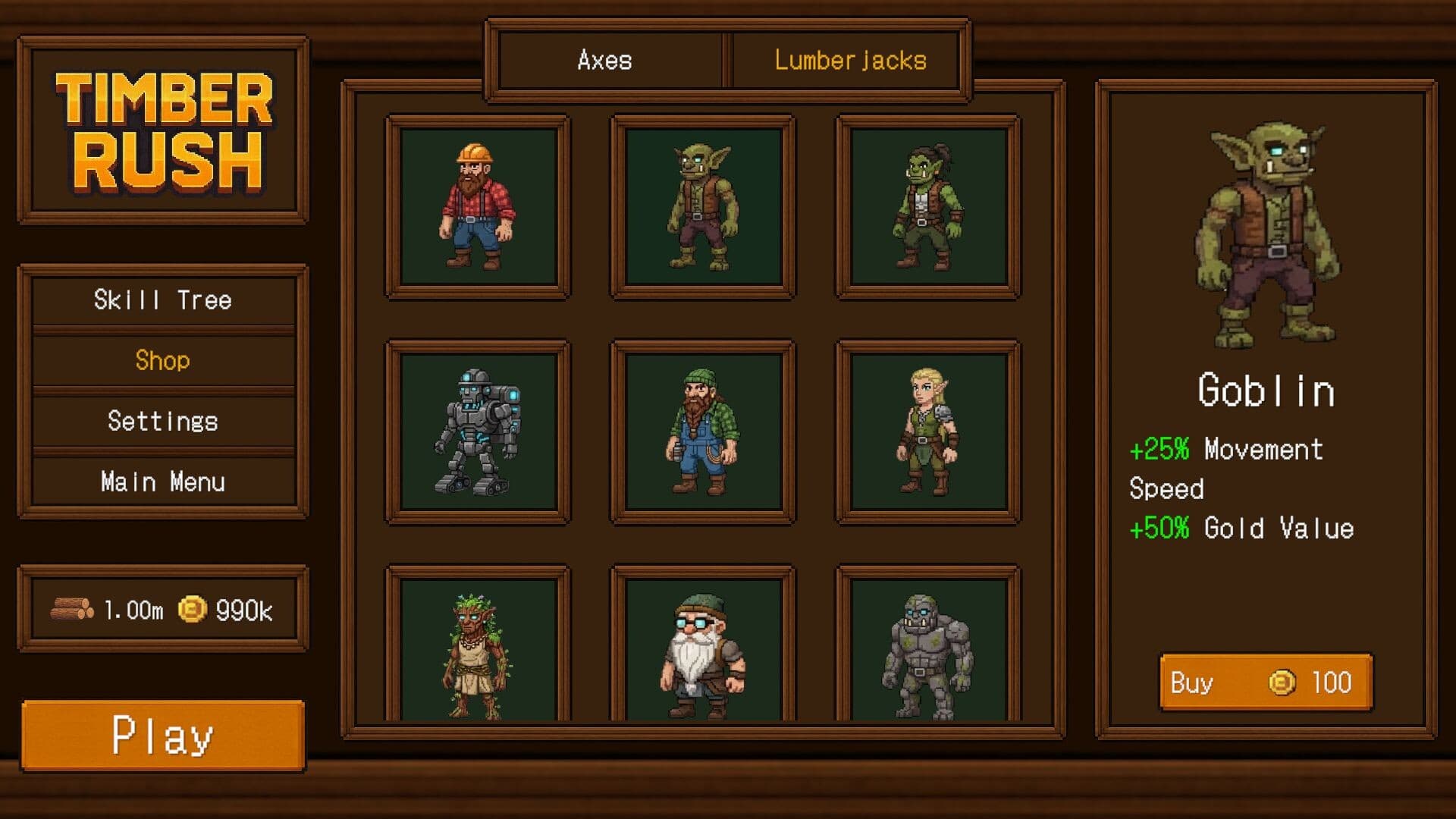The width and height of the screenshot is (1456, 819).
Task: Switch to the Axes tab
Action: [607, 61]
